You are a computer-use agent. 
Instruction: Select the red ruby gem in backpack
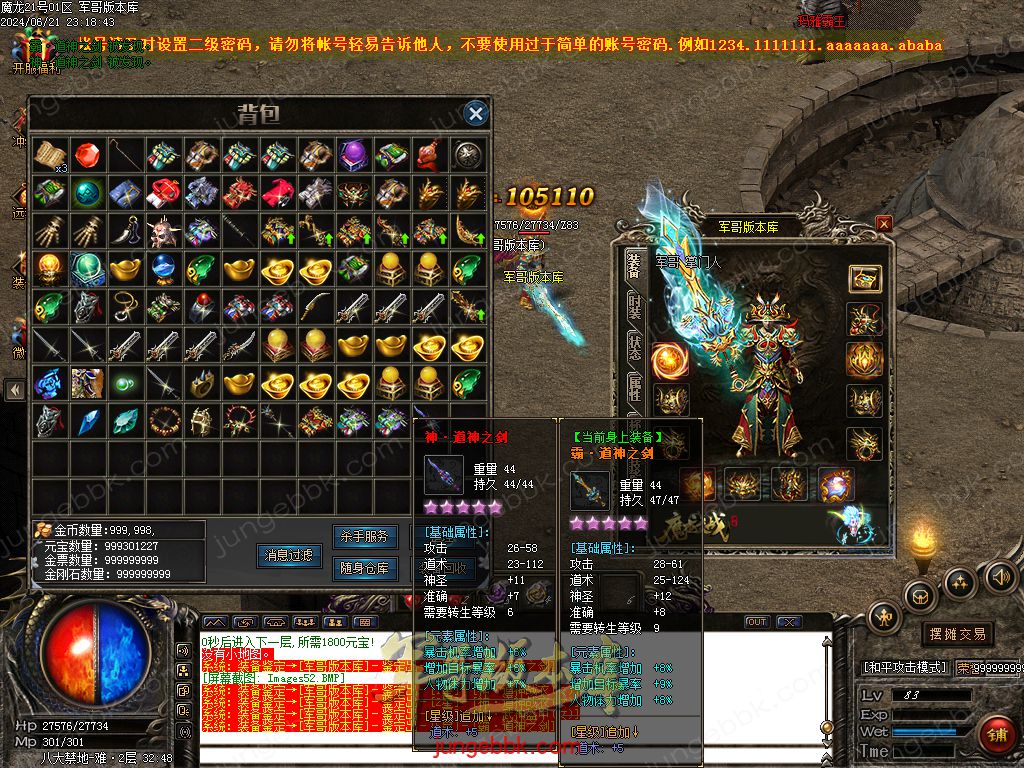tap(87, 154)
